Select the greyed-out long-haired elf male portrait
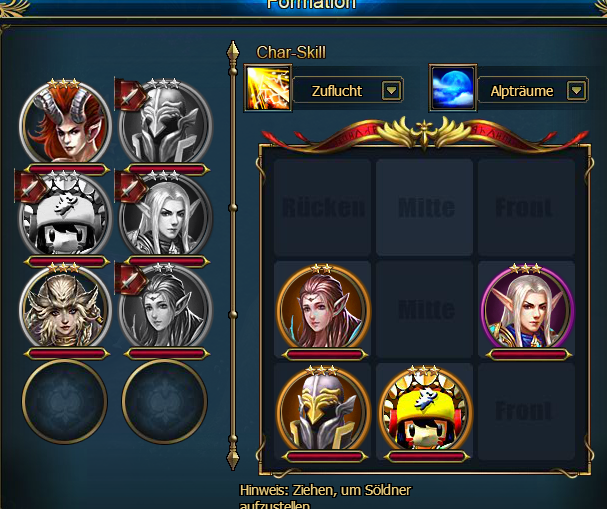This screenshot has width=607, height=509. click(x=166, y=216)
